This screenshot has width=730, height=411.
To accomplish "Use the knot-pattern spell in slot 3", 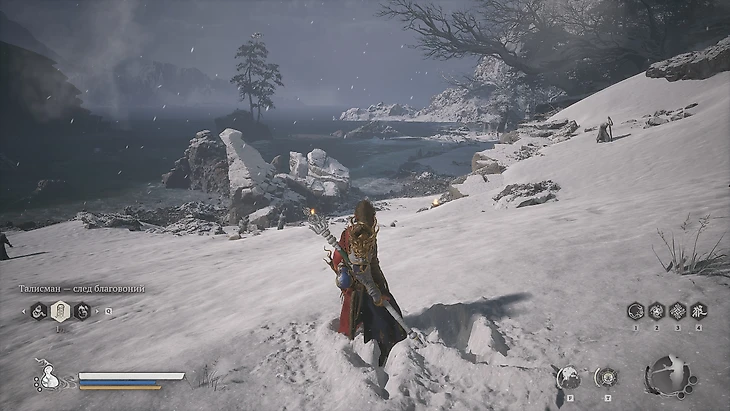I will pos(677,311).
